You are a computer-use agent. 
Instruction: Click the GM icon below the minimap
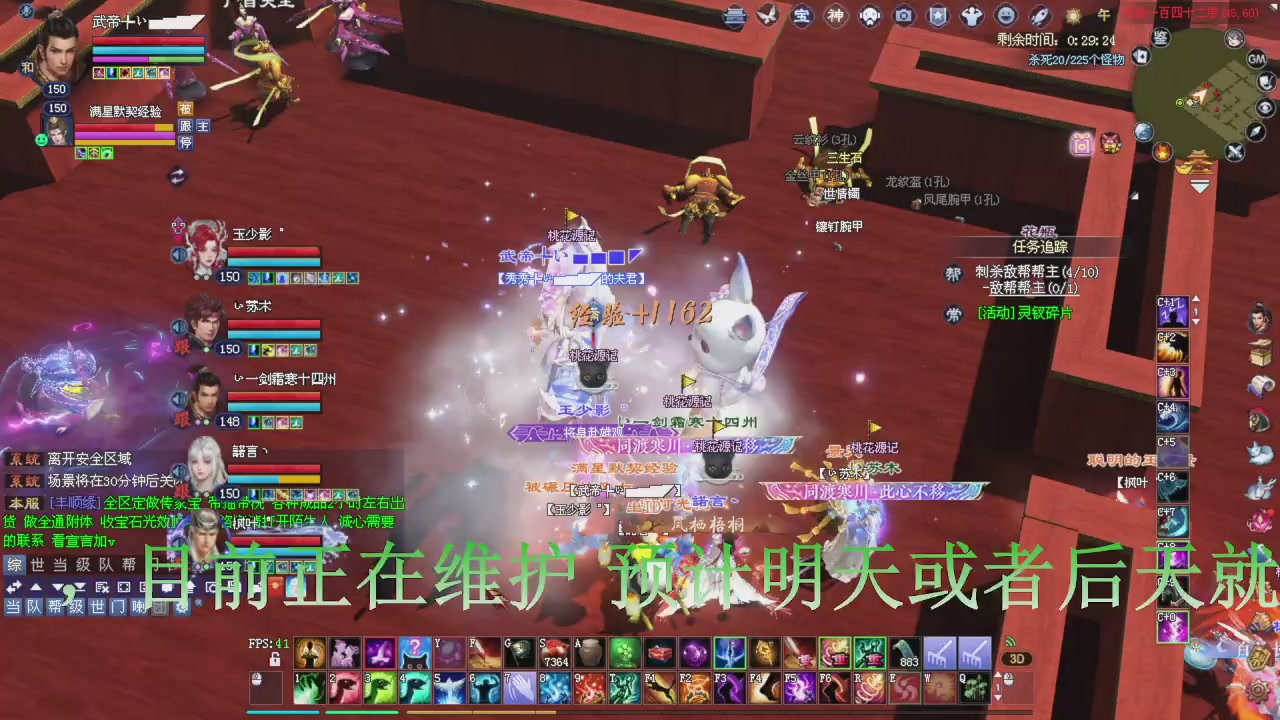tap(1256, 58)
